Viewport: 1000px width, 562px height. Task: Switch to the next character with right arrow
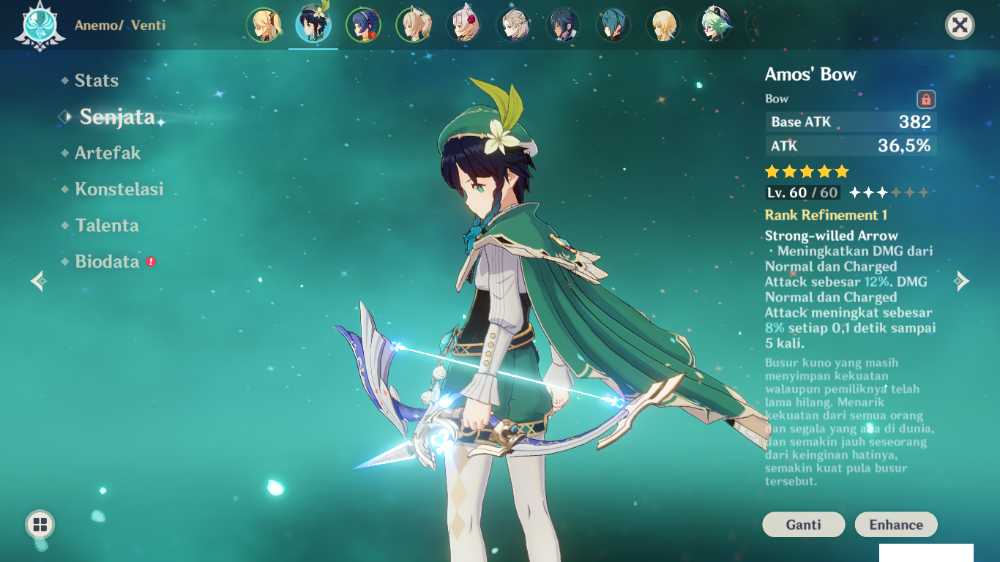pyautogui.click(x=962, y=281)
